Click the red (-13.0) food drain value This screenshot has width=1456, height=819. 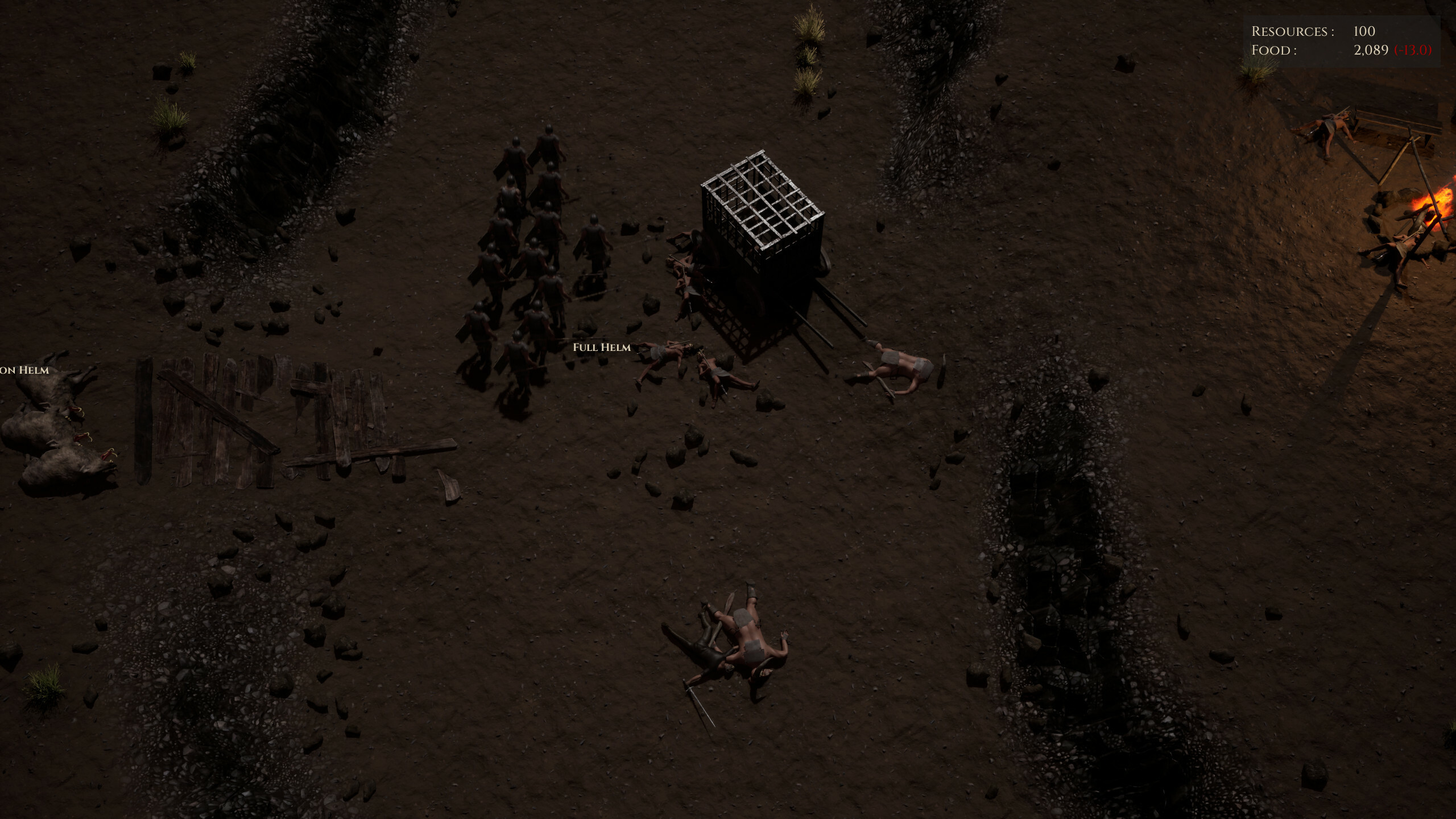coord(1428,51)
